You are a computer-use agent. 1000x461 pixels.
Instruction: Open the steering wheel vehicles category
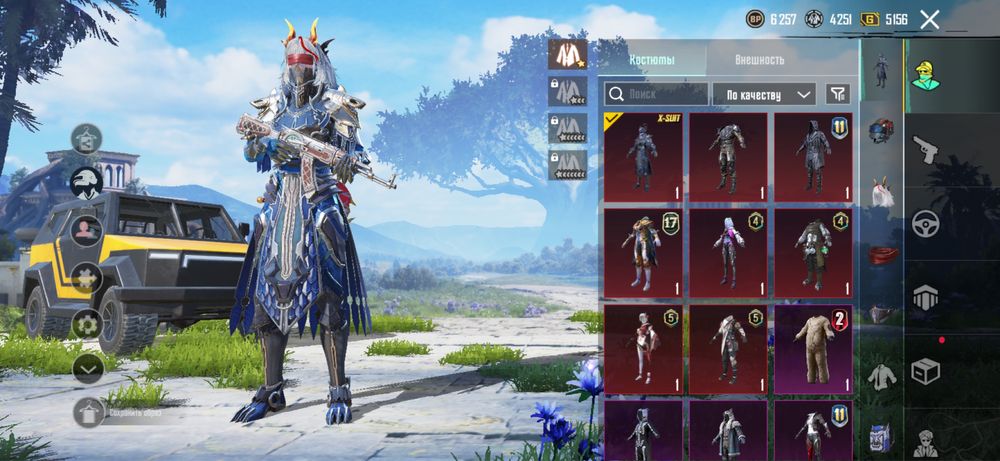[925, 223]
